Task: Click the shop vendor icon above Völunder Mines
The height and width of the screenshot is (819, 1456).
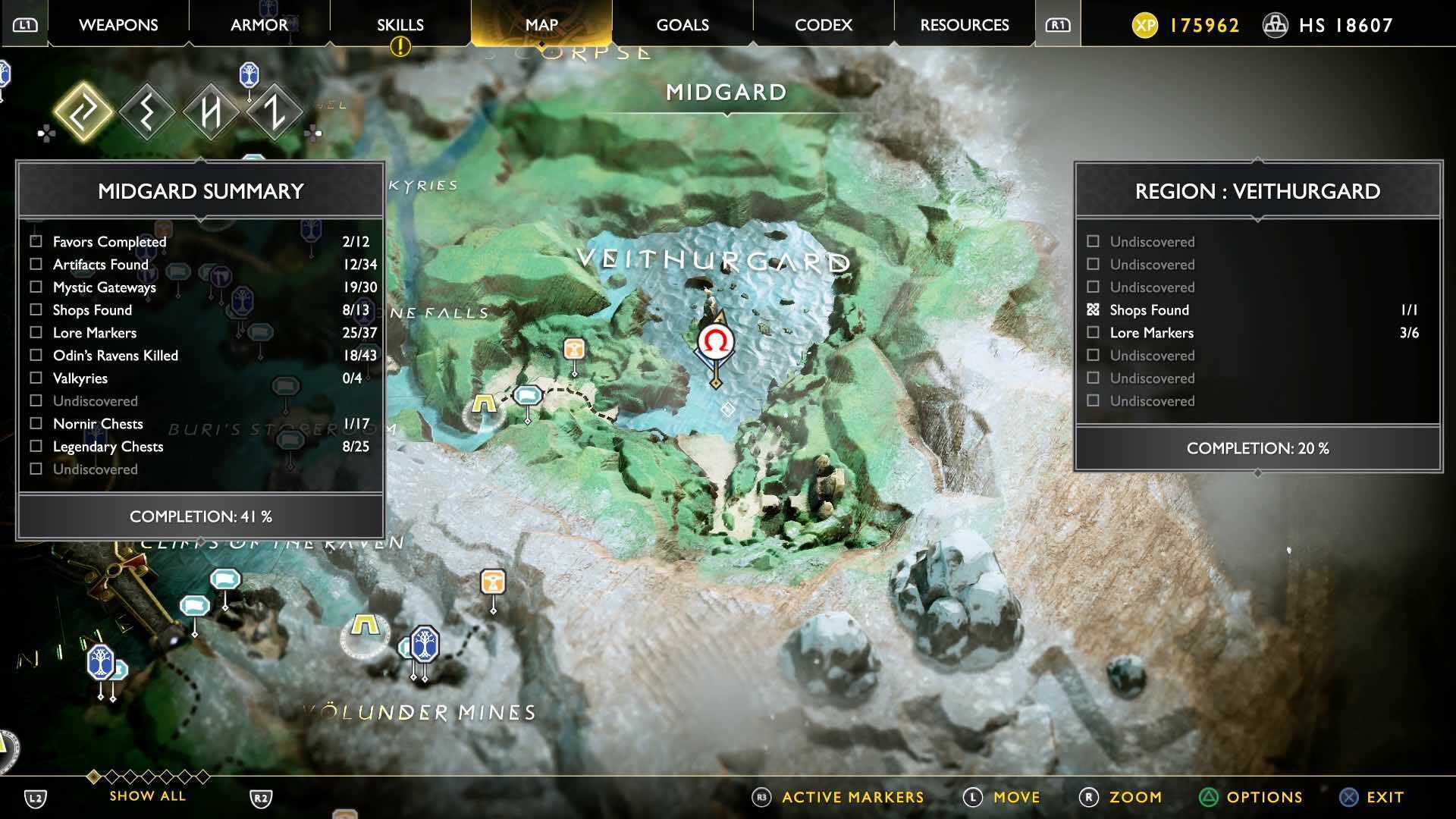Action: tap(493, 582)
